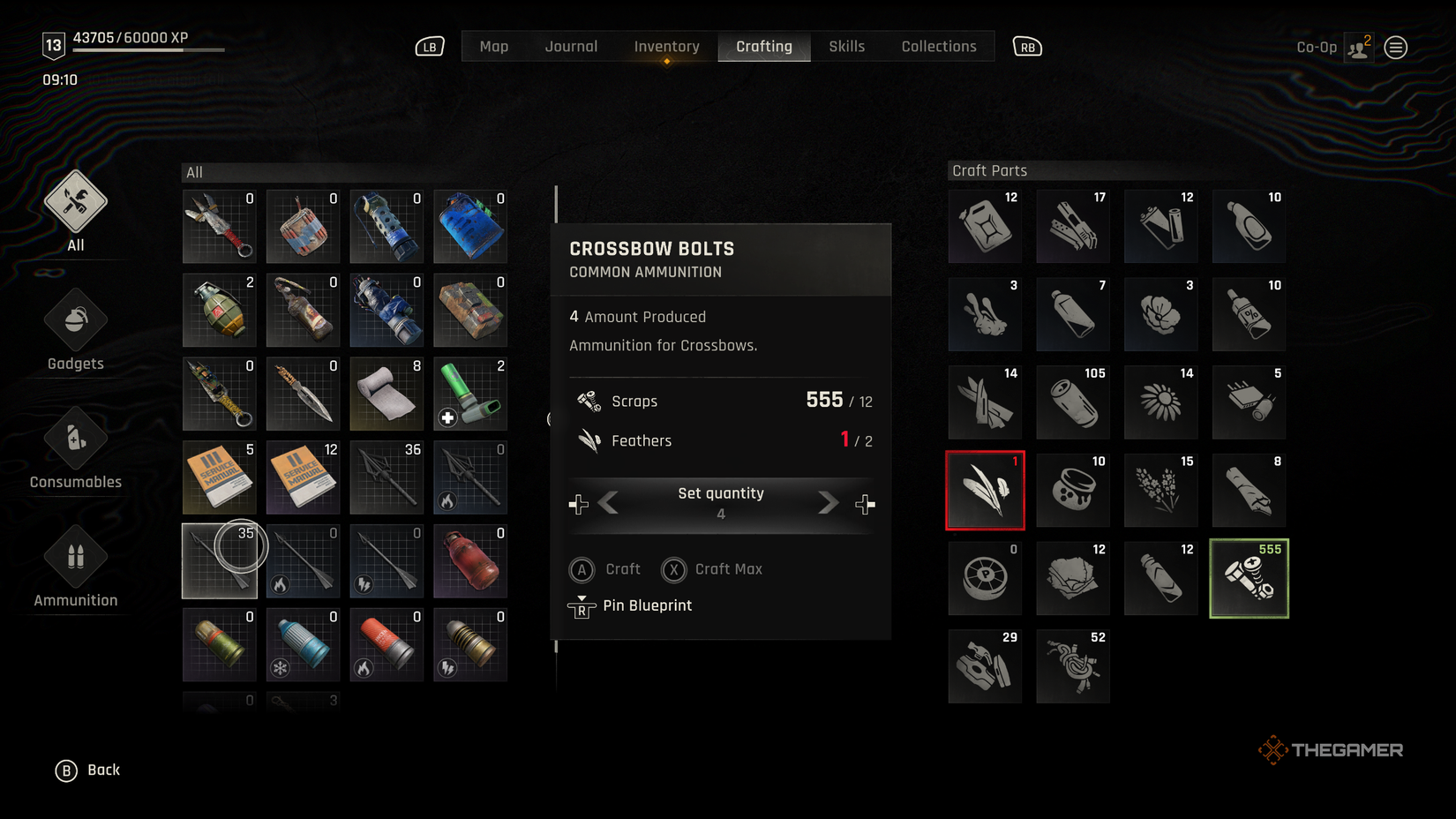Select the Gadgets category in the sidebar
The image size is (1456, 819).
click(x=75, y=319)
